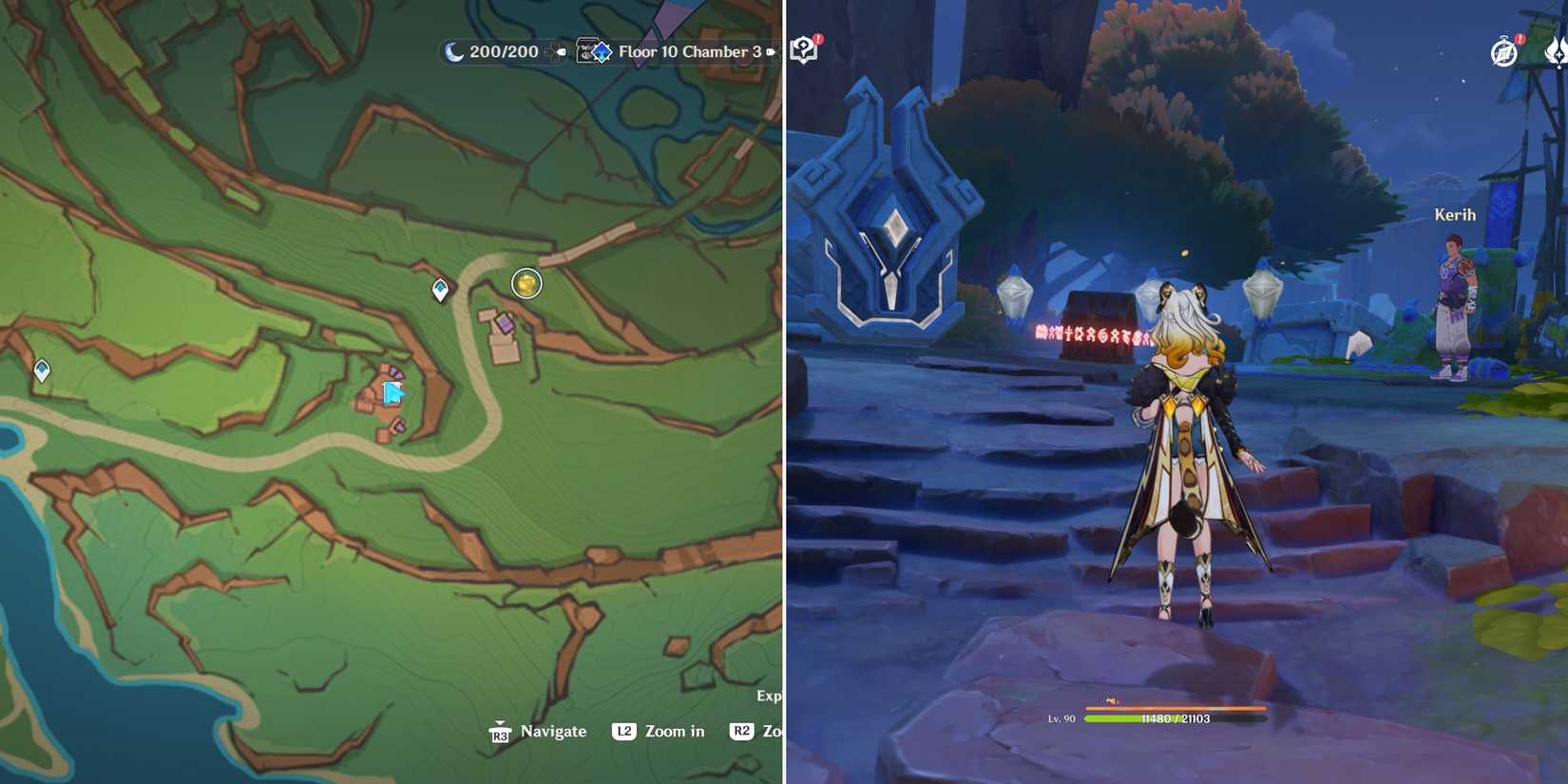Expand the detail toggle beside 200/200 resin
The height and width of the screenshot is (784, 1568).
click(560, 52)
